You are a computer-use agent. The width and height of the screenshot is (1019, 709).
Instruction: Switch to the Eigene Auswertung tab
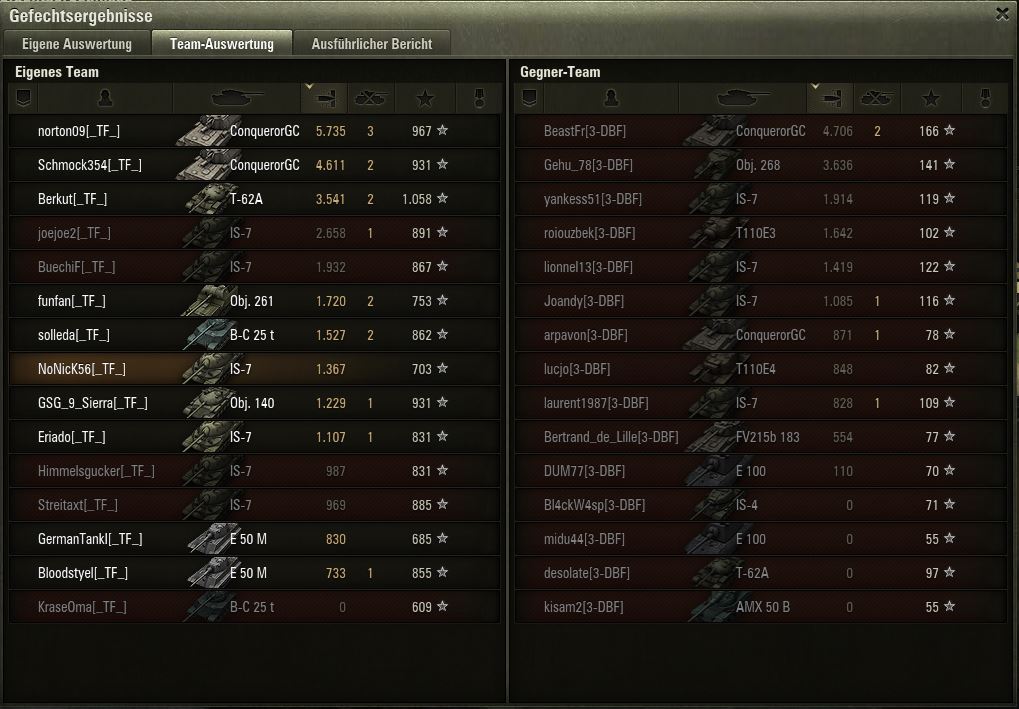tap(77, 44)
